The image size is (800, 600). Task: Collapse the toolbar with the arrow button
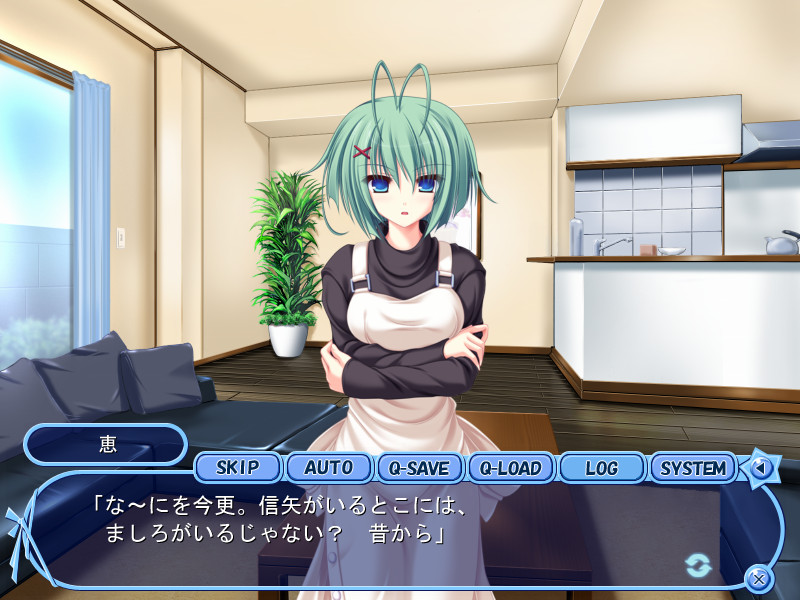pos(760,467)
